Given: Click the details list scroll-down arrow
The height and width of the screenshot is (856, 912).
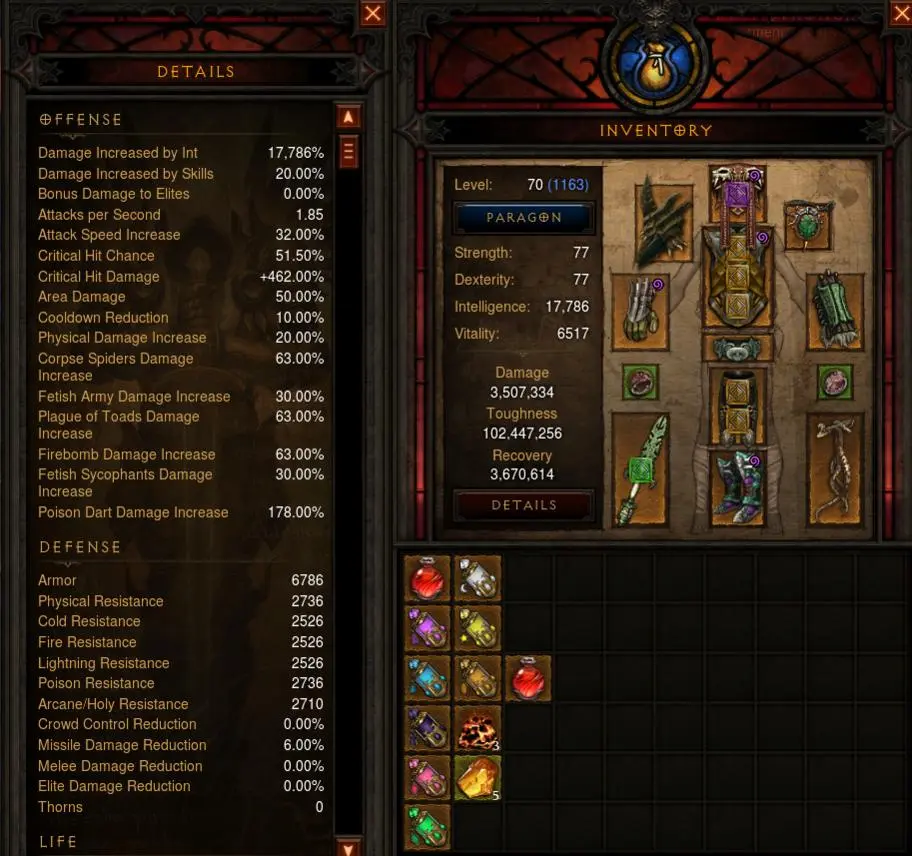Looking at the screenshot, I should click(x=348, y=848).
